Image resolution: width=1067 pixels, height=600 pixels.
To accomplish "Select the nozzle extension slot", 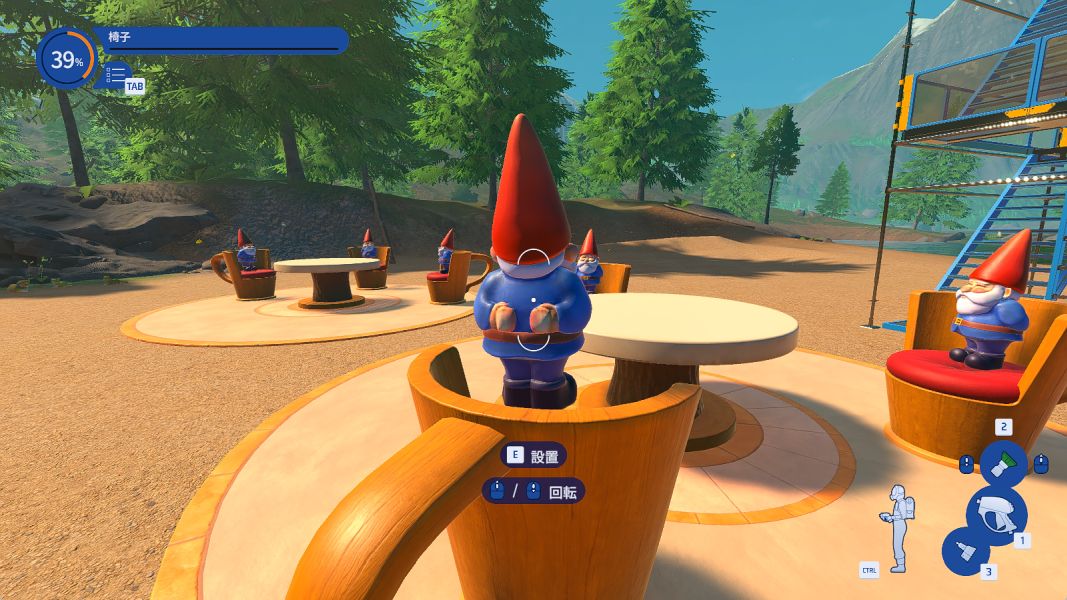I will pyautogui.click(x=965, y=551).
